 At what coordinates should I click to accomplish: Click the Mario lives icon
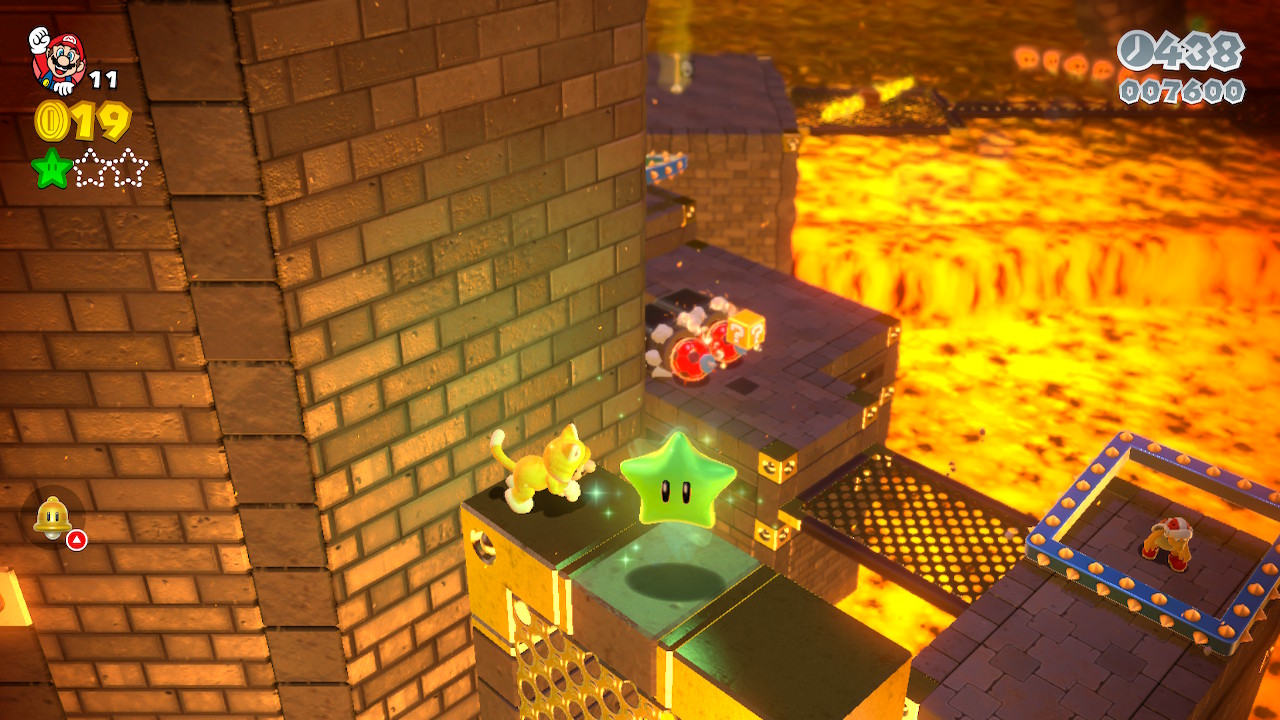[x=57, y=59]
